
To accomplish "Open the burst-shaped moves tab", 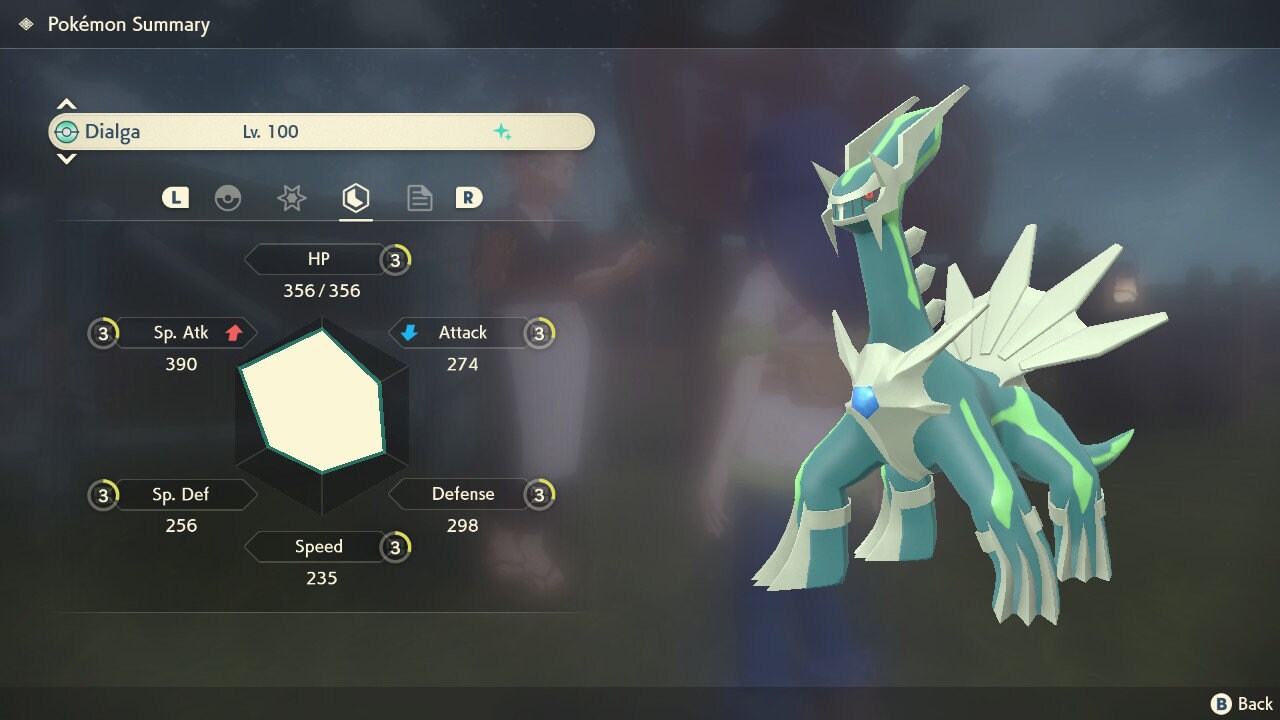I will 291,198.
